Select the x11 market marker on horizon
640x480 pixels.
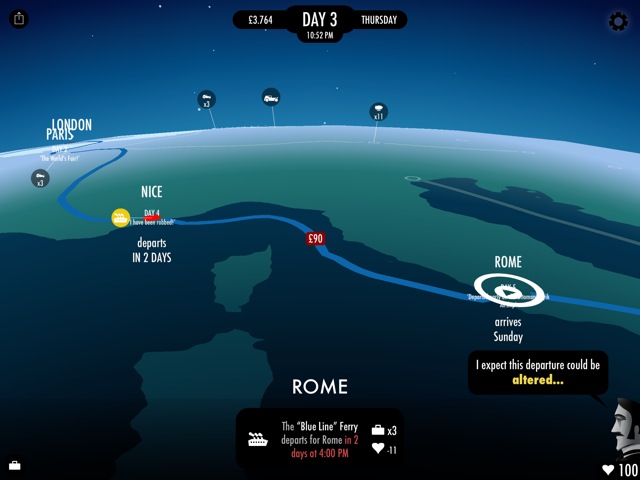(379, 111)
